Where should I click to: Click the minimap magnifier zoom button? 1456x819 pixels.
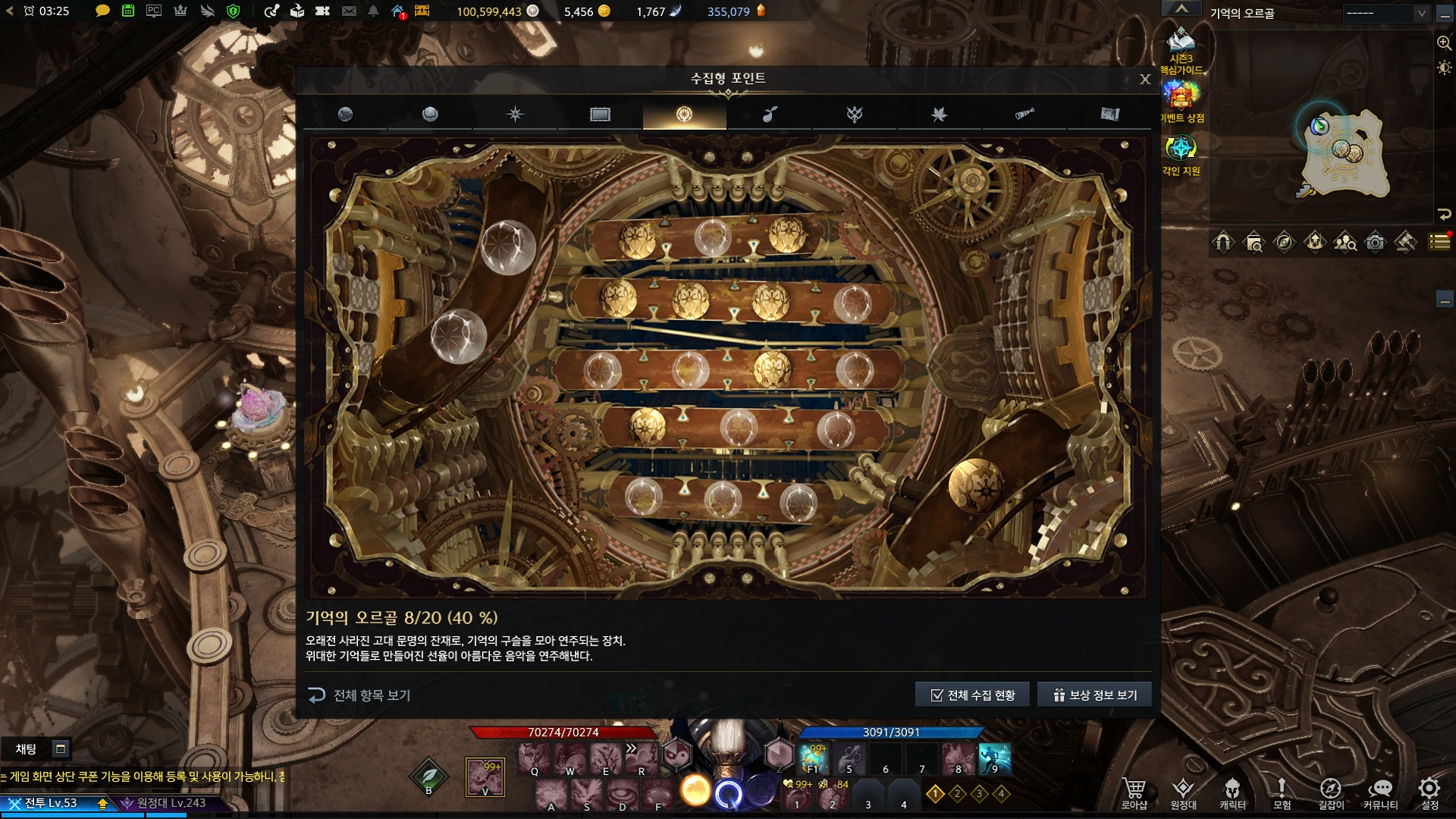1444,43
